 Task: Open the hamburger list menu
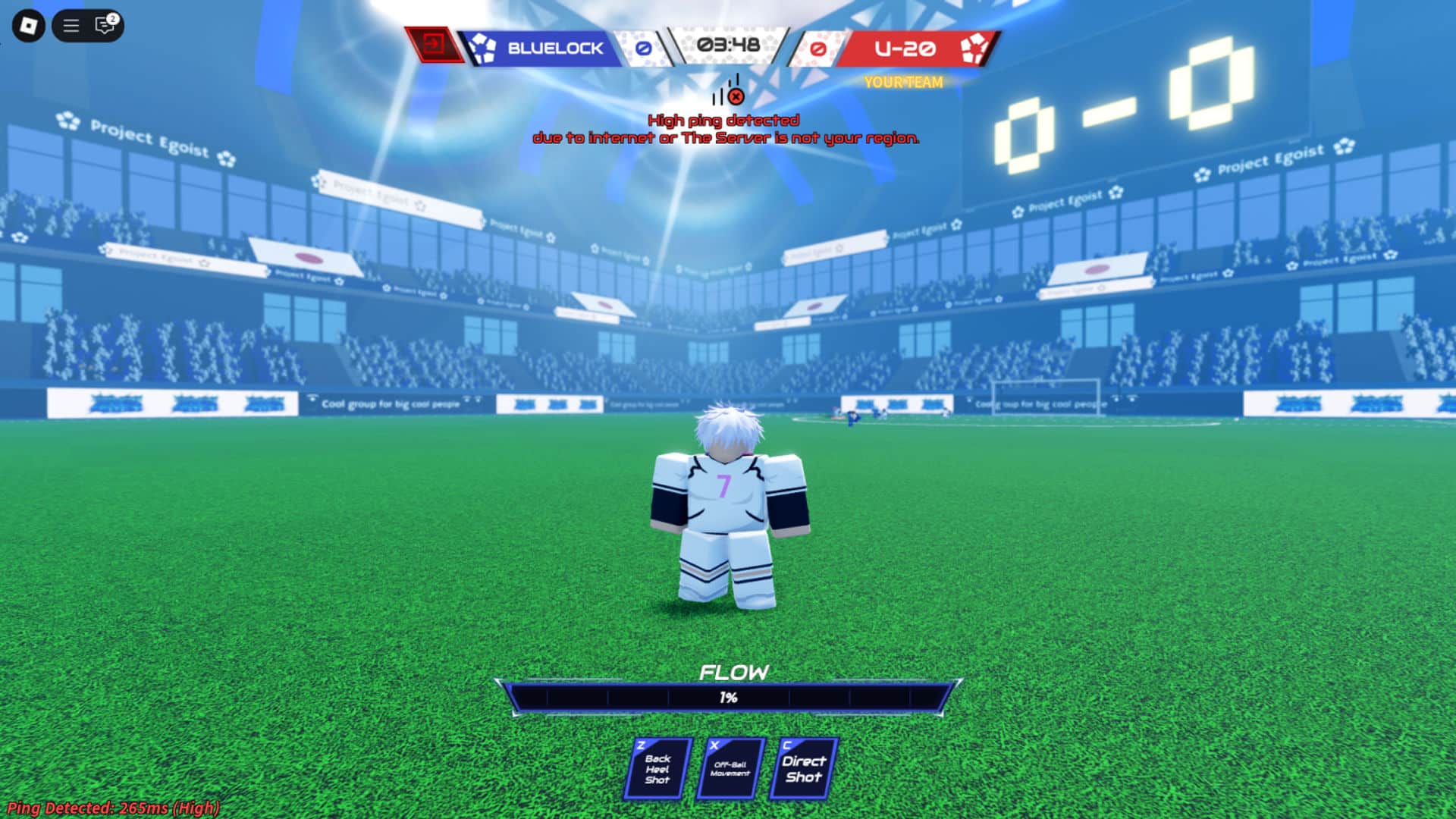(71, 26)
